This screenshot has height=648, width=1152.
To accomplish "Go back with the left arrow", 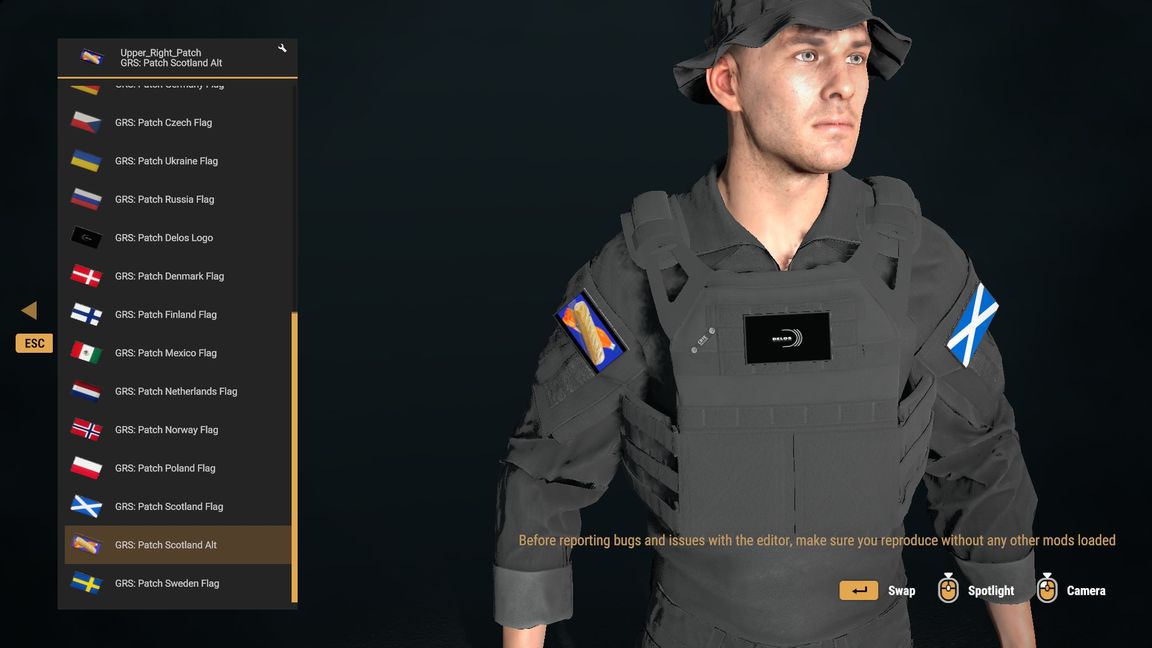I will (x=29, y=311).
